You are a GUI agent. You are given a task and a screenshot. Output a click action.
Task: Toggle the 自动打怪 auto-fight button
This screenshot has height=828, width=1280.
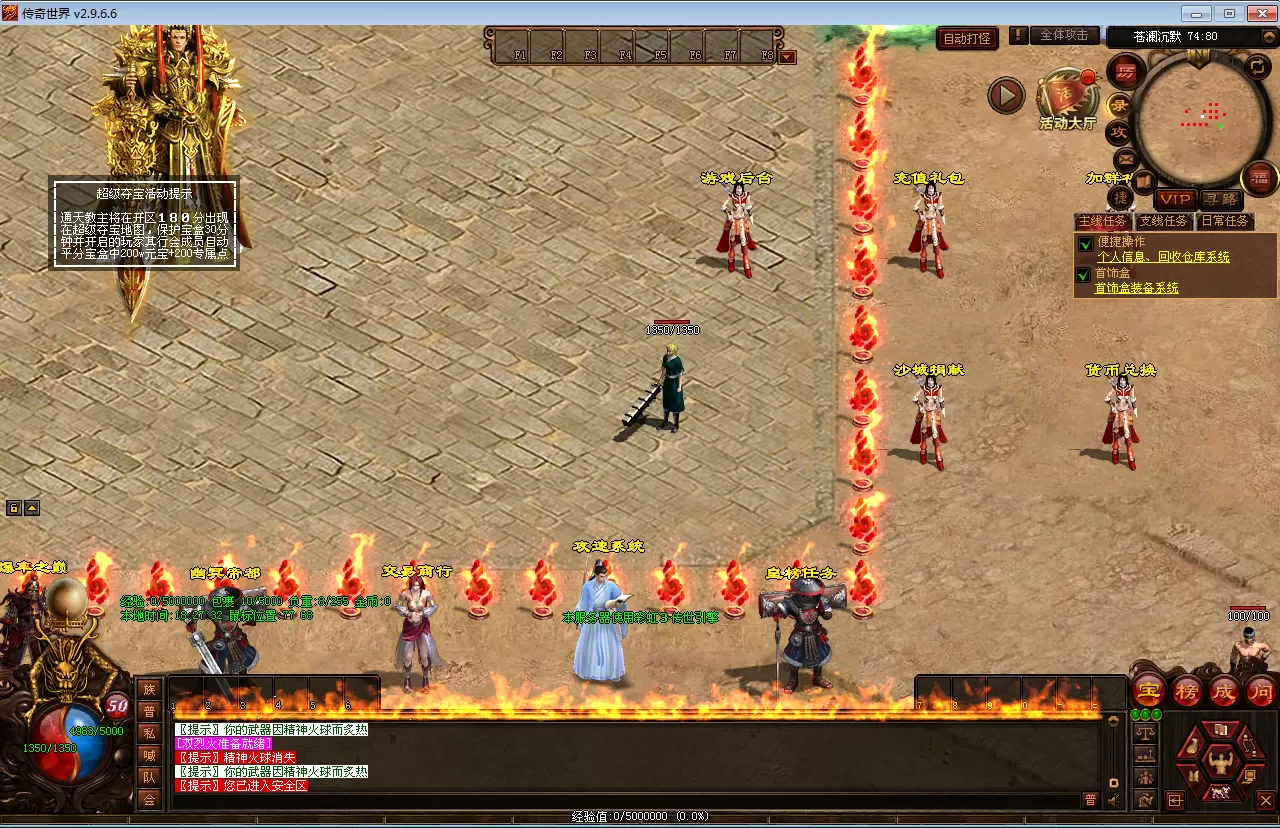coord(968,38)
